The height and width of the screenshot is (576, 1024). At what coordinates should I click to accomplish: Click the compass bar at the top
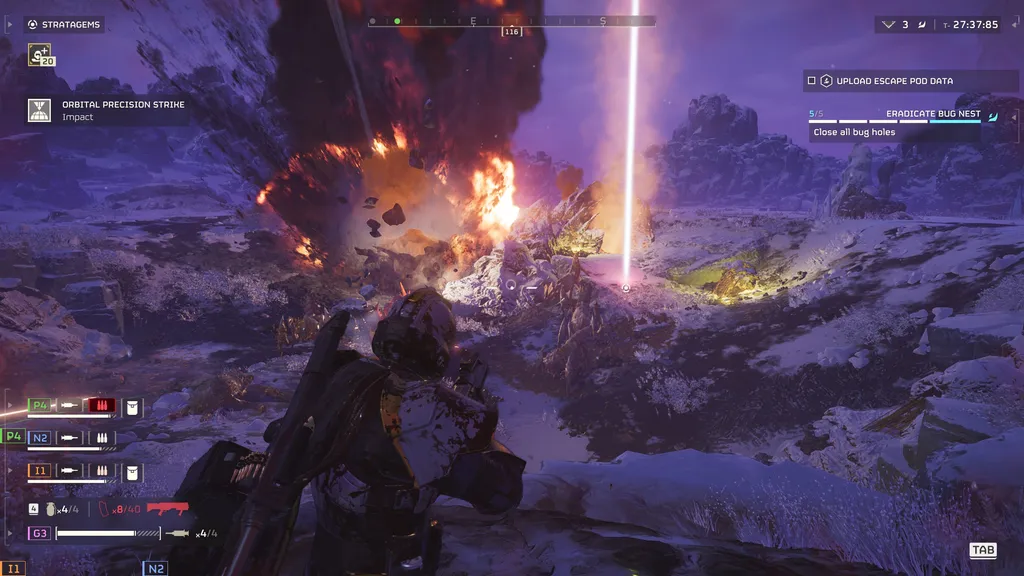click(512, 21)
